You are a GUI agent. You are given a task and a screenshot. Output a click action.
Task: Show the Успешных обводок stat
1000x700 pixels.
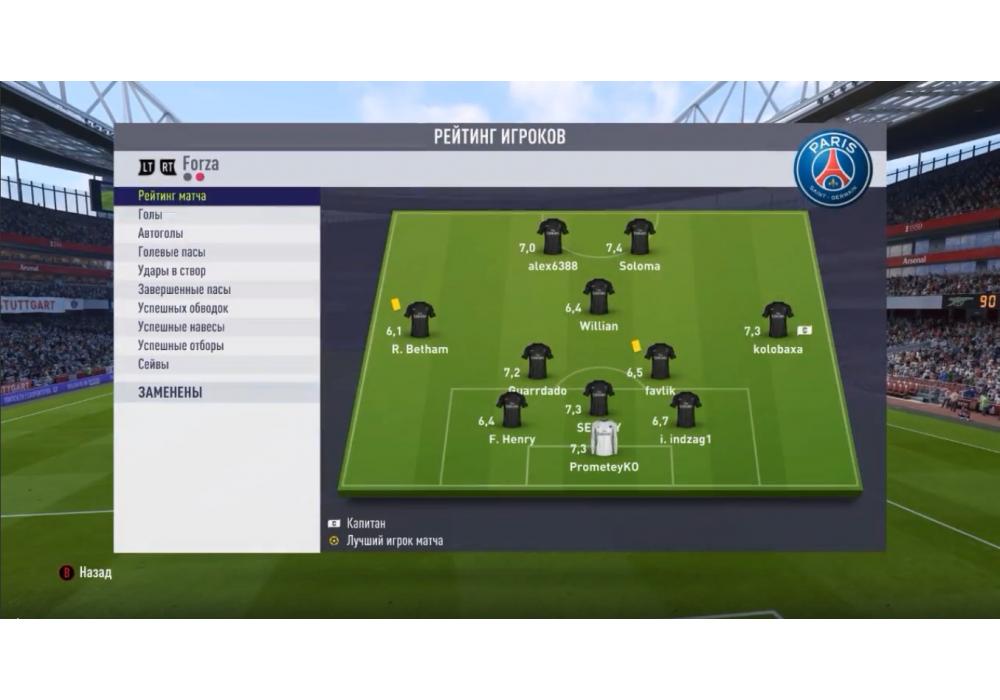pyautogui.click(x=183, y=308)
